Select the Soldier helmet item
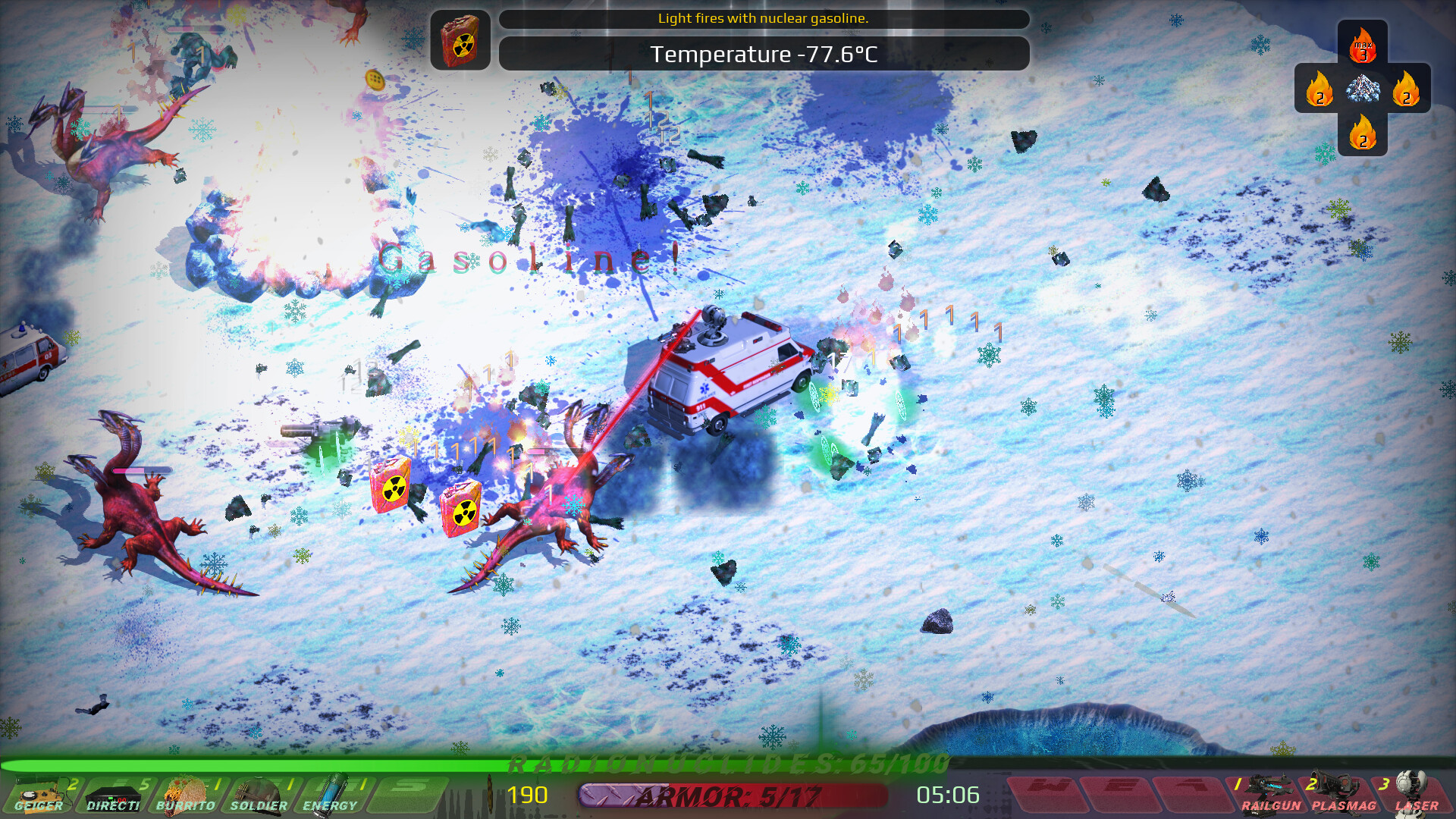 (x=258, y=796)
